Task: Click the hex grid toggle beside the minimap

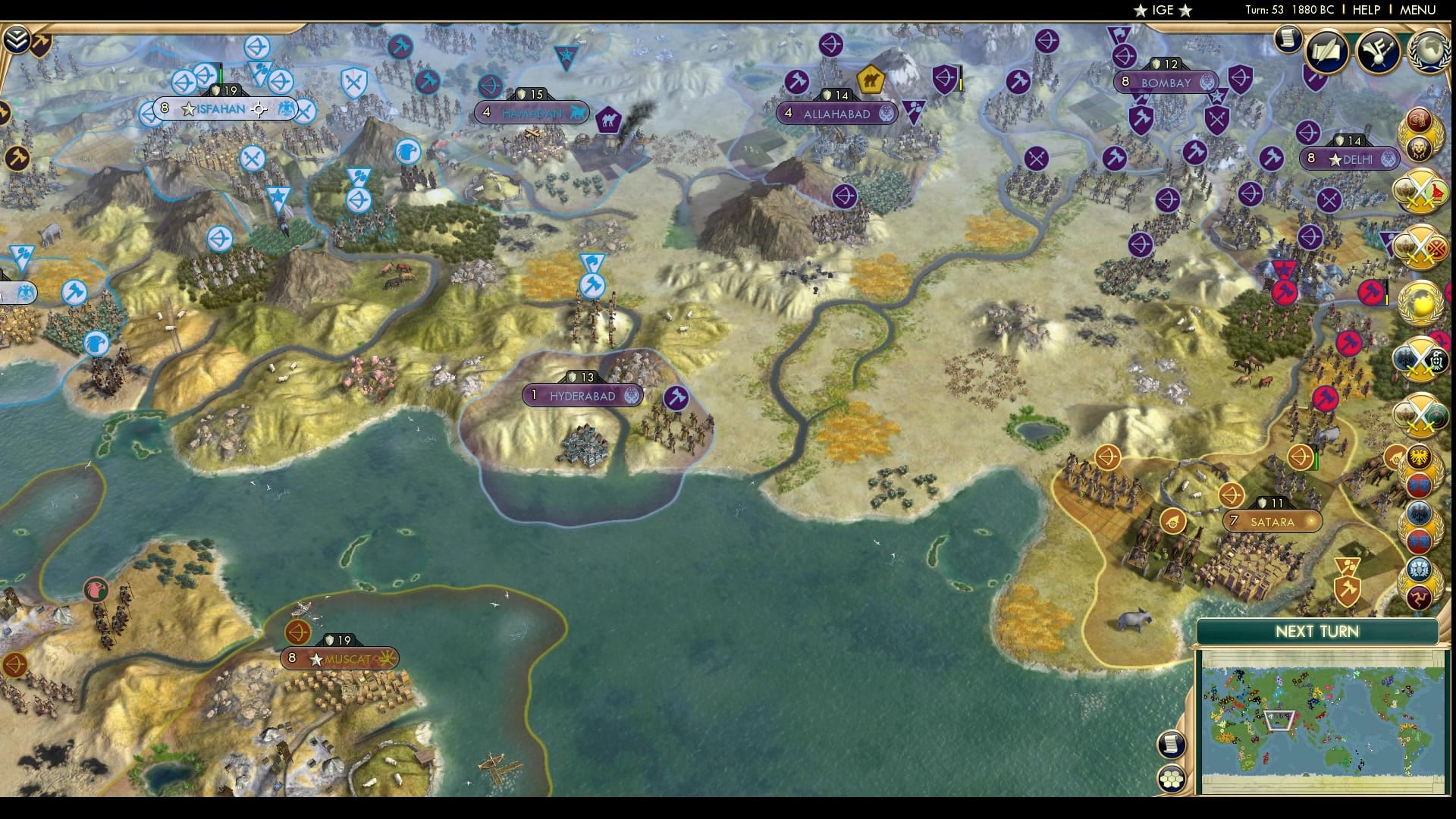Action: [x=1171, y=779]
